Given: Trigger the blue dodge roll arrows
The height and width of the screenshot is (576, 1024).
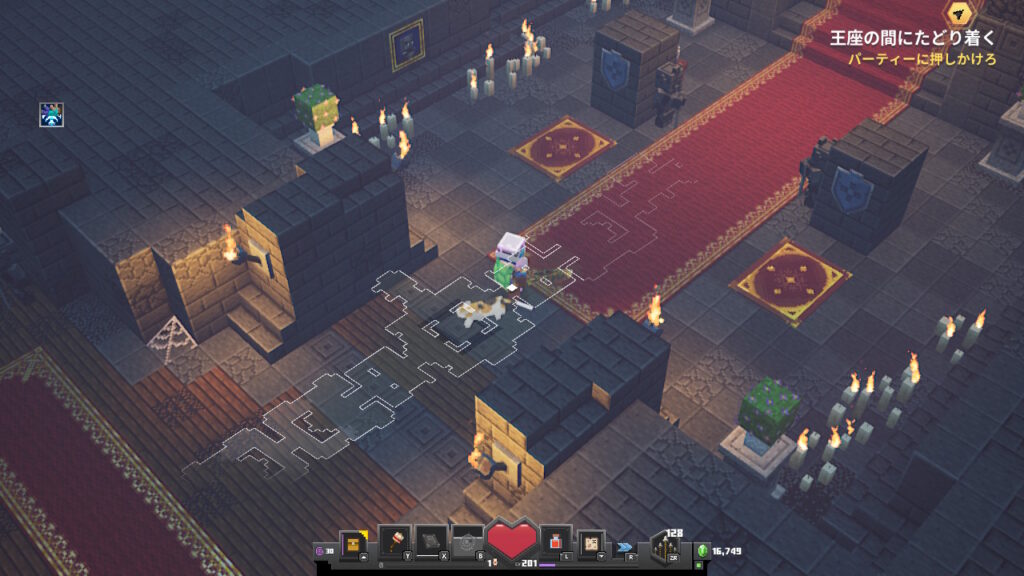Looking at the screenshot, I should pos(626,547).
